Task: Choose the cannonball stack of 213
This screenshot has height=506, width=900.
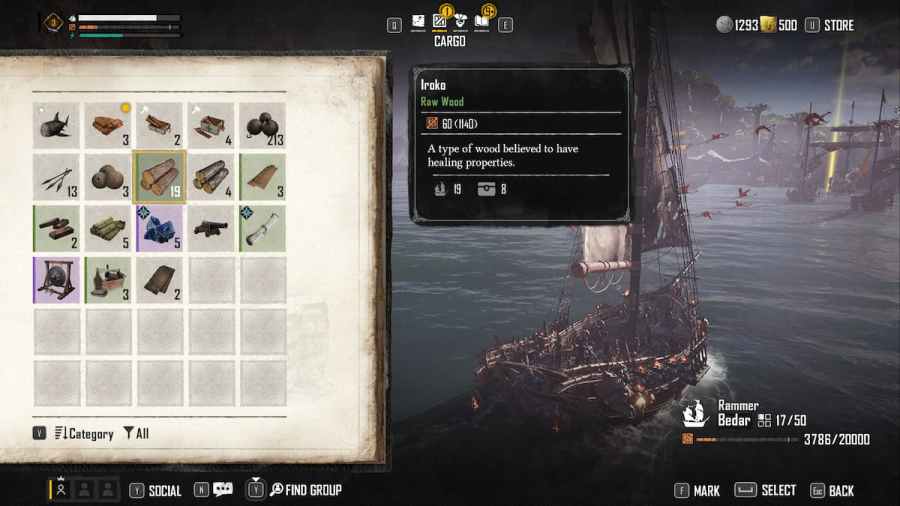Action: coord(263,125)
